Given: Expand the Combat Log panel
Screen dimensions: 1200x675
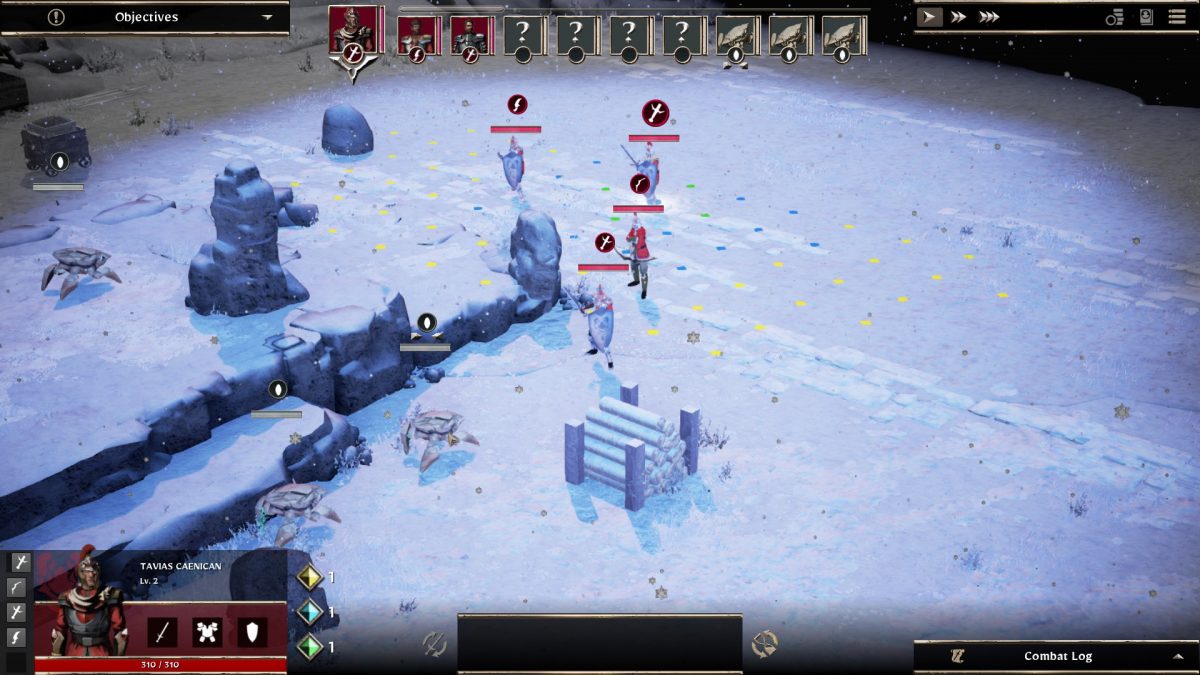Looking at the screenshot, I should pos(1178,656).
